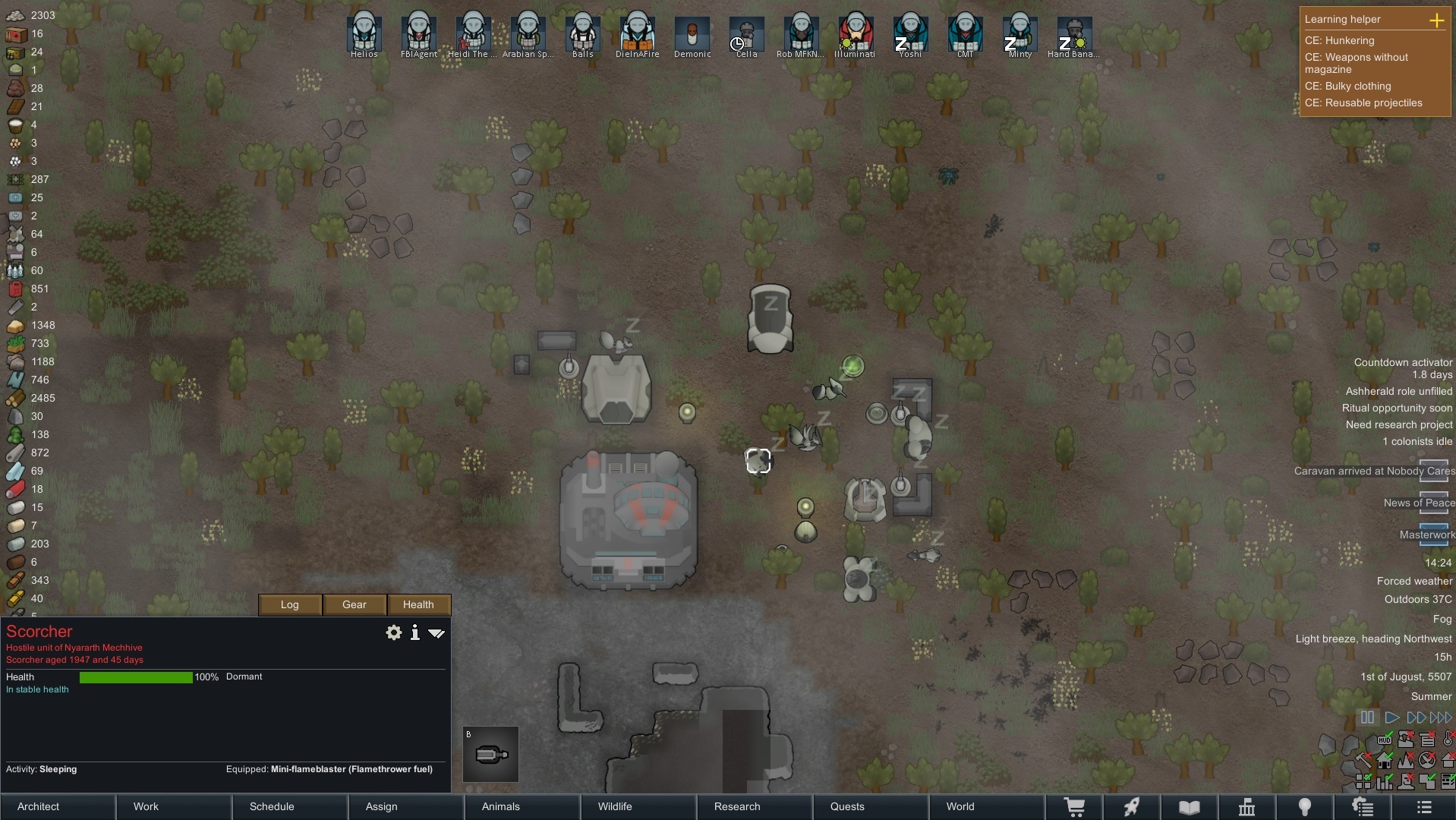
Task: Expand the Learning helper panel
Action: (1436, 20)
